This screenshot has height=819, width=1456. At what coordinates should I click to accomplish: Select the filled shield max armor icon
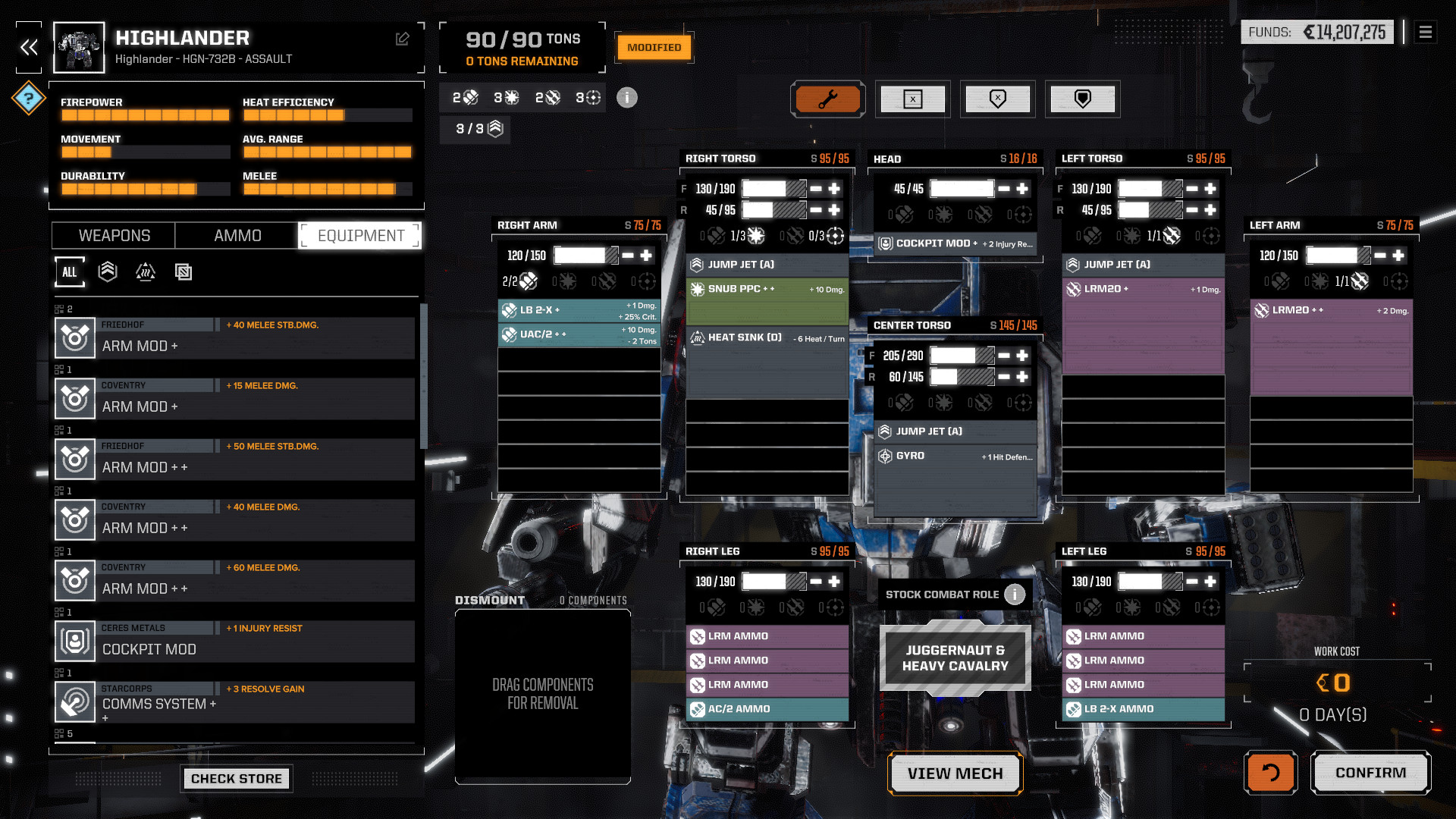(x=1083, y=99)
